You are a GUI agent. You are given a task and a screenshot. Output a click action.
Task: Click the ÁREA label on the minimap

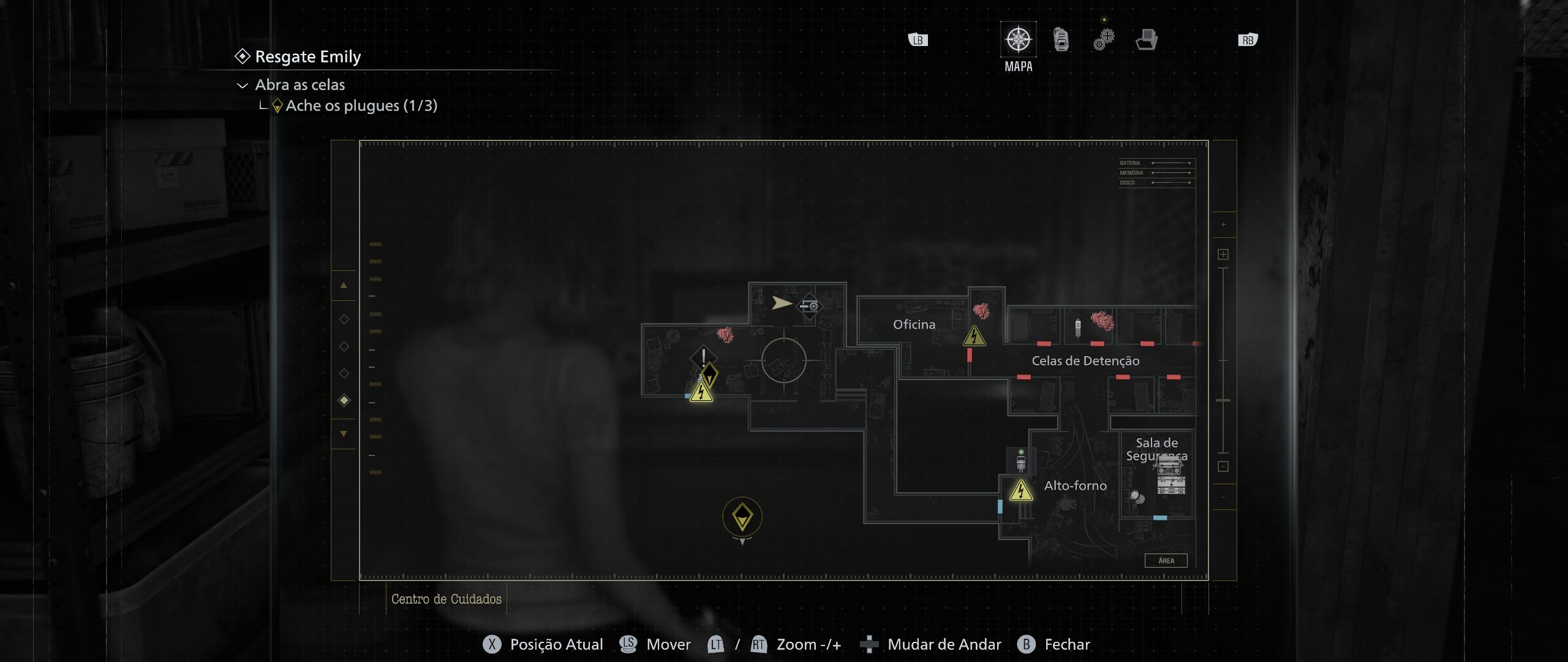click(1166, 560)
